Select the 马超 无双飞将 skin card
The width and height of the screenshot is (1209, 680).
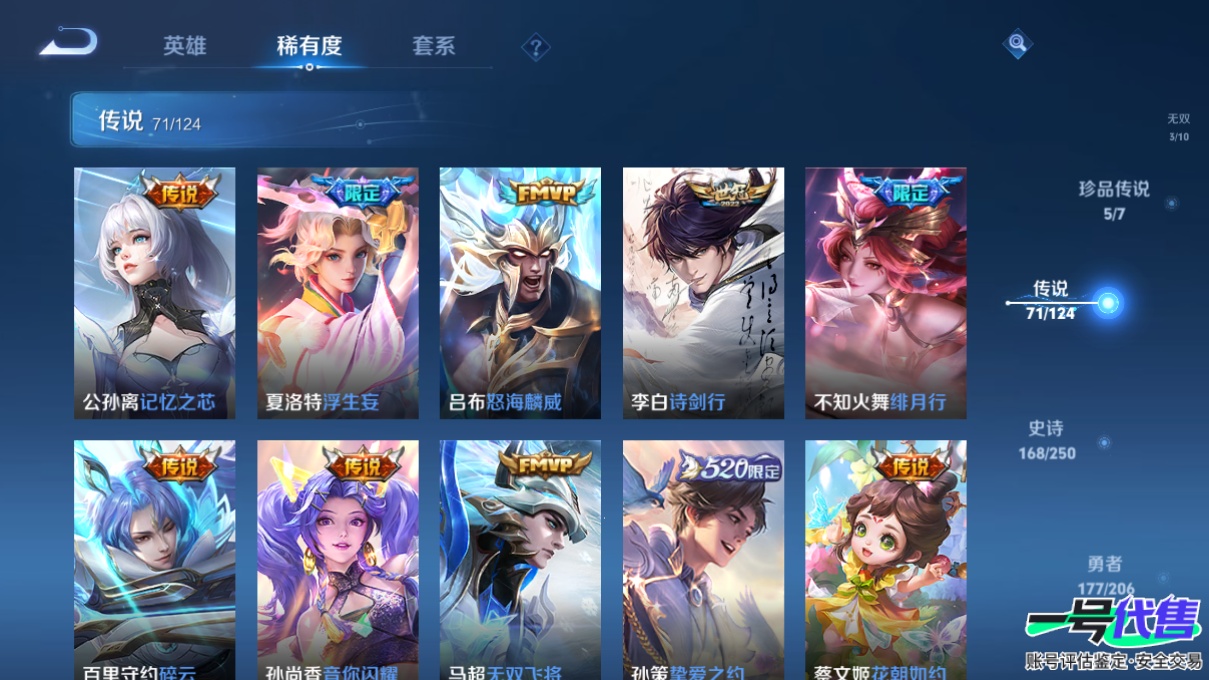pos(520,560)
